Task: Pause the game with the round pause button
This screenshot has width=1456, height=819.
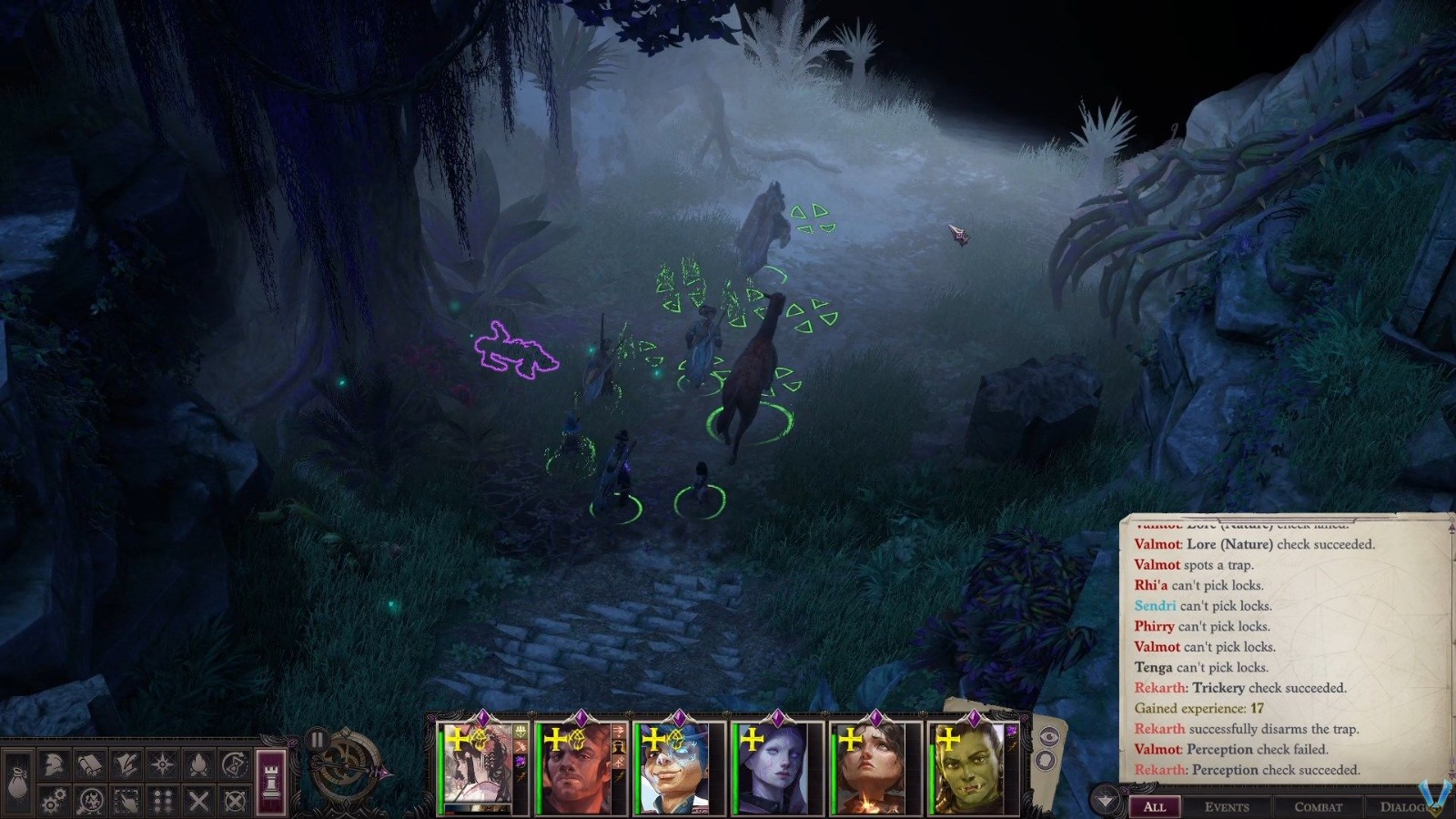Action: pos(317,739)
